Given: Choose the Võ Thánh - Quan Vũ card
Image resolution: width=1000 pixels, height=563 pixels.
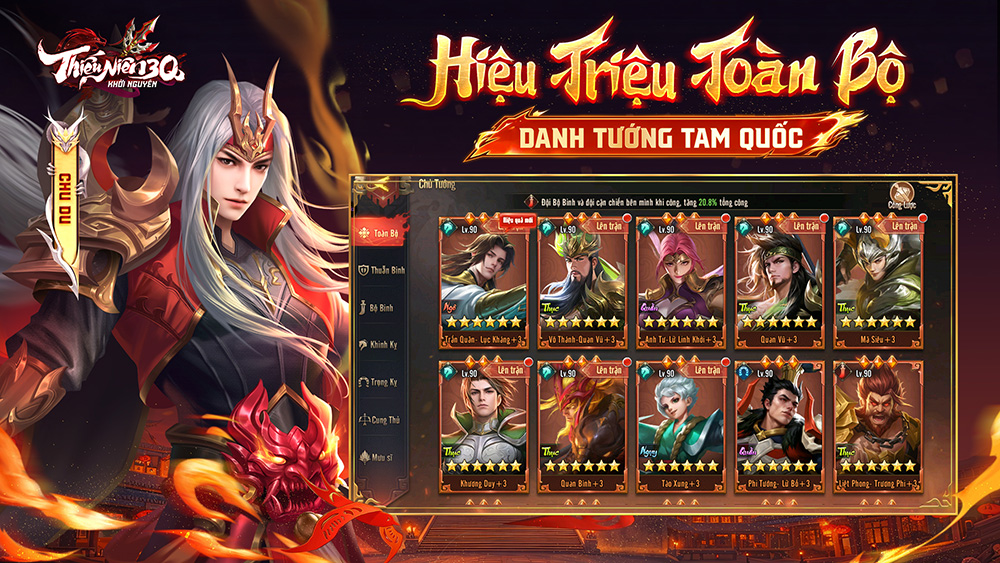Looking at the screenshot, I should (582, 278).
